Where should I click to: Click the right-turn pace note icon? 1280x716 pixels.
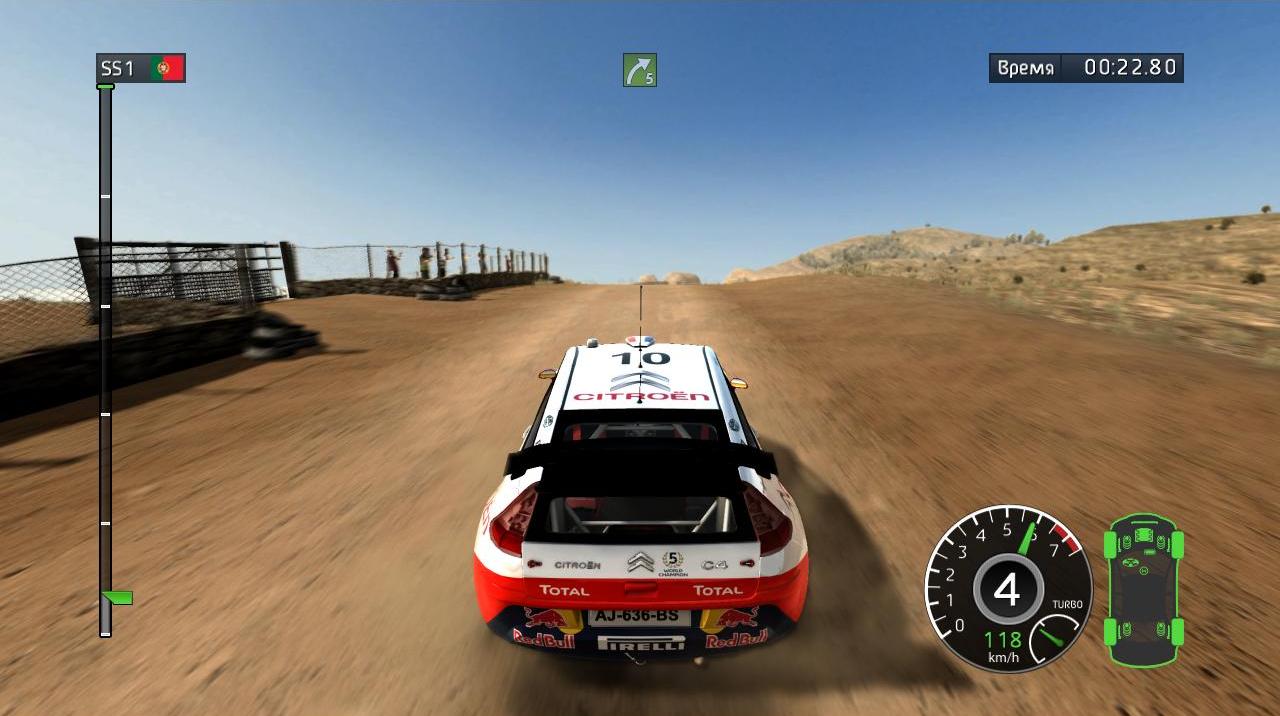click(x=640, y=70)
